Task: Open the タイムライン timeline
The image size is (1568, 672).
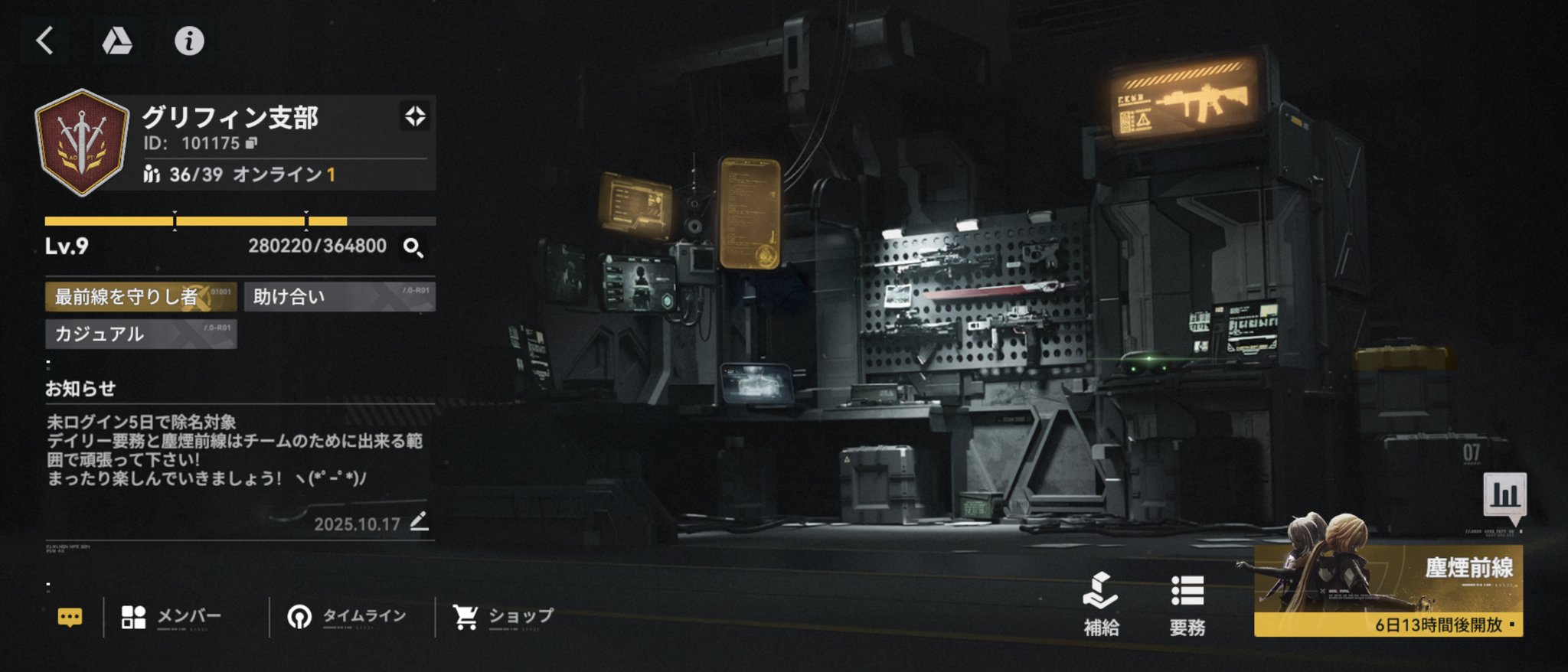Action: pyautogui.click(x=346, y=617)
